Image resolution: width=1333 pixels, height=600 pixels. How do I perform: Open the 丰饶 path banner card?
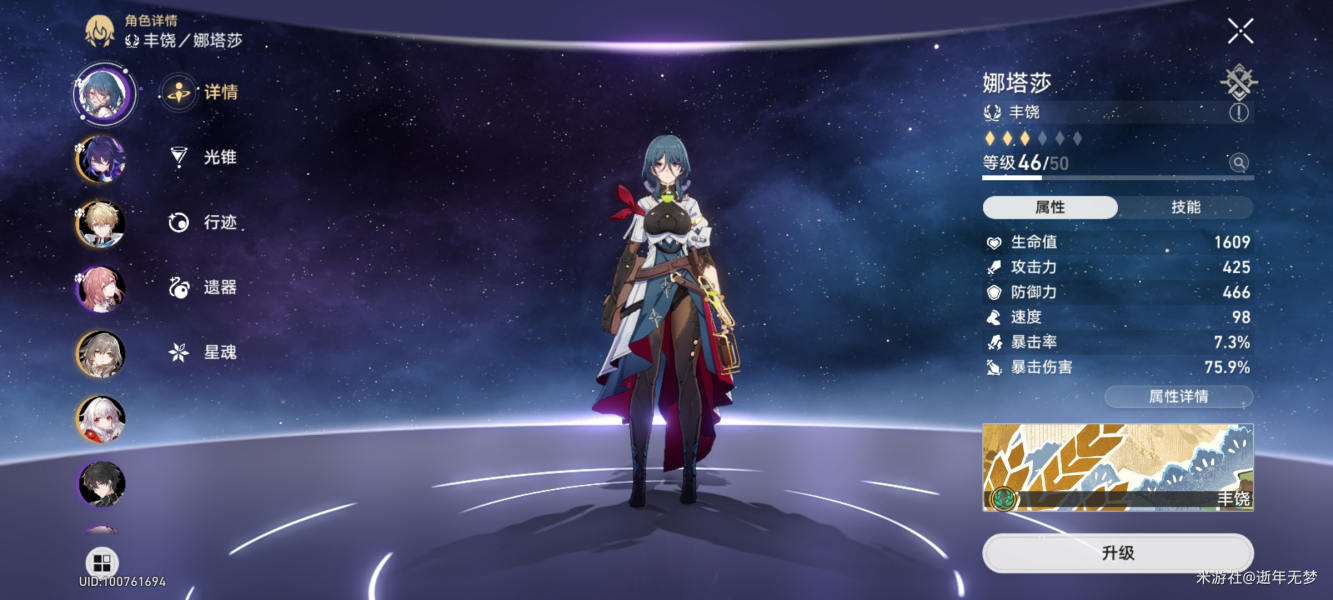pyautogui.click(x=1117, y=467)
